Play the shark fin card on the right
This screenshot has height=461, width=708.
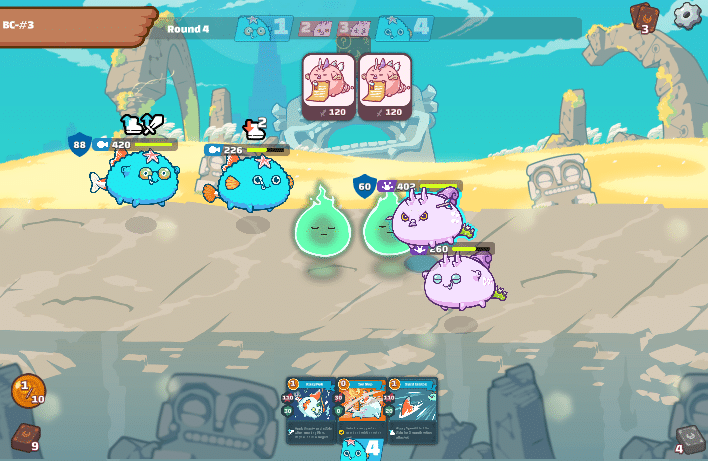(x=412, y=408)
